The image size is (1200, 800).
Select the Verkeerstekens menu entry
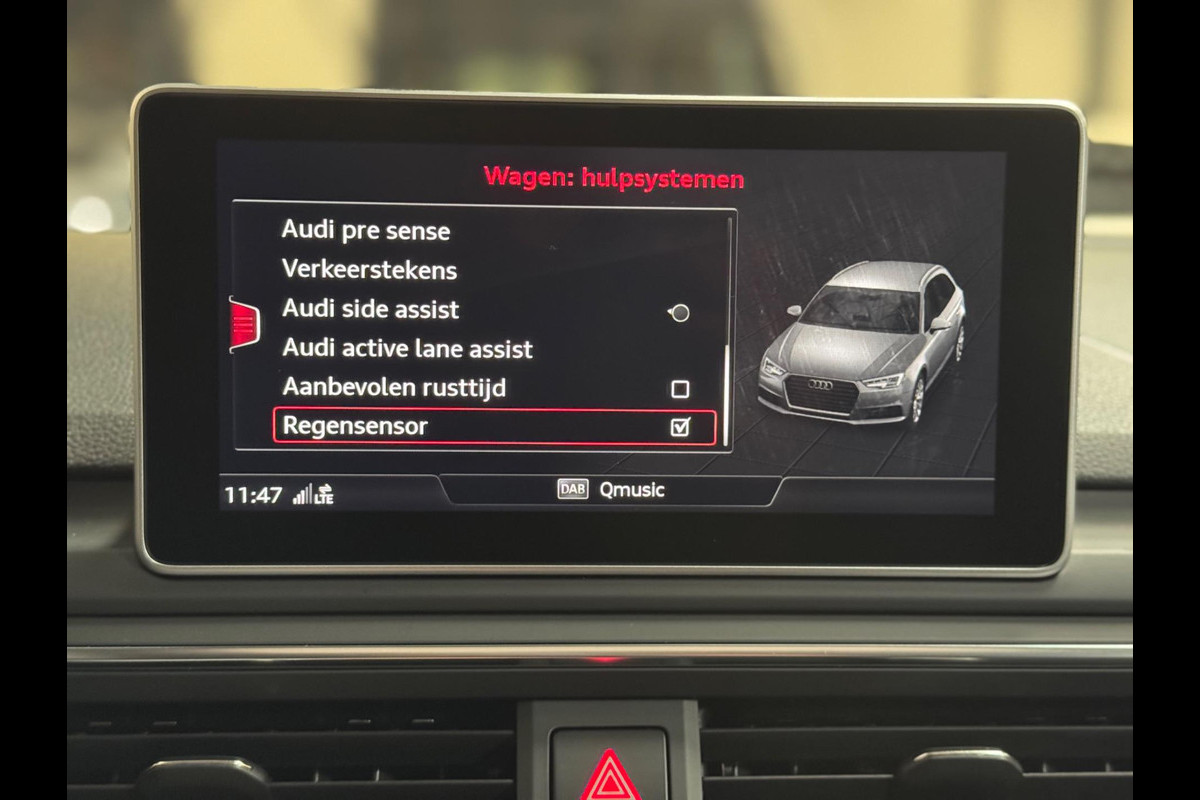click(x=369, y=270)
